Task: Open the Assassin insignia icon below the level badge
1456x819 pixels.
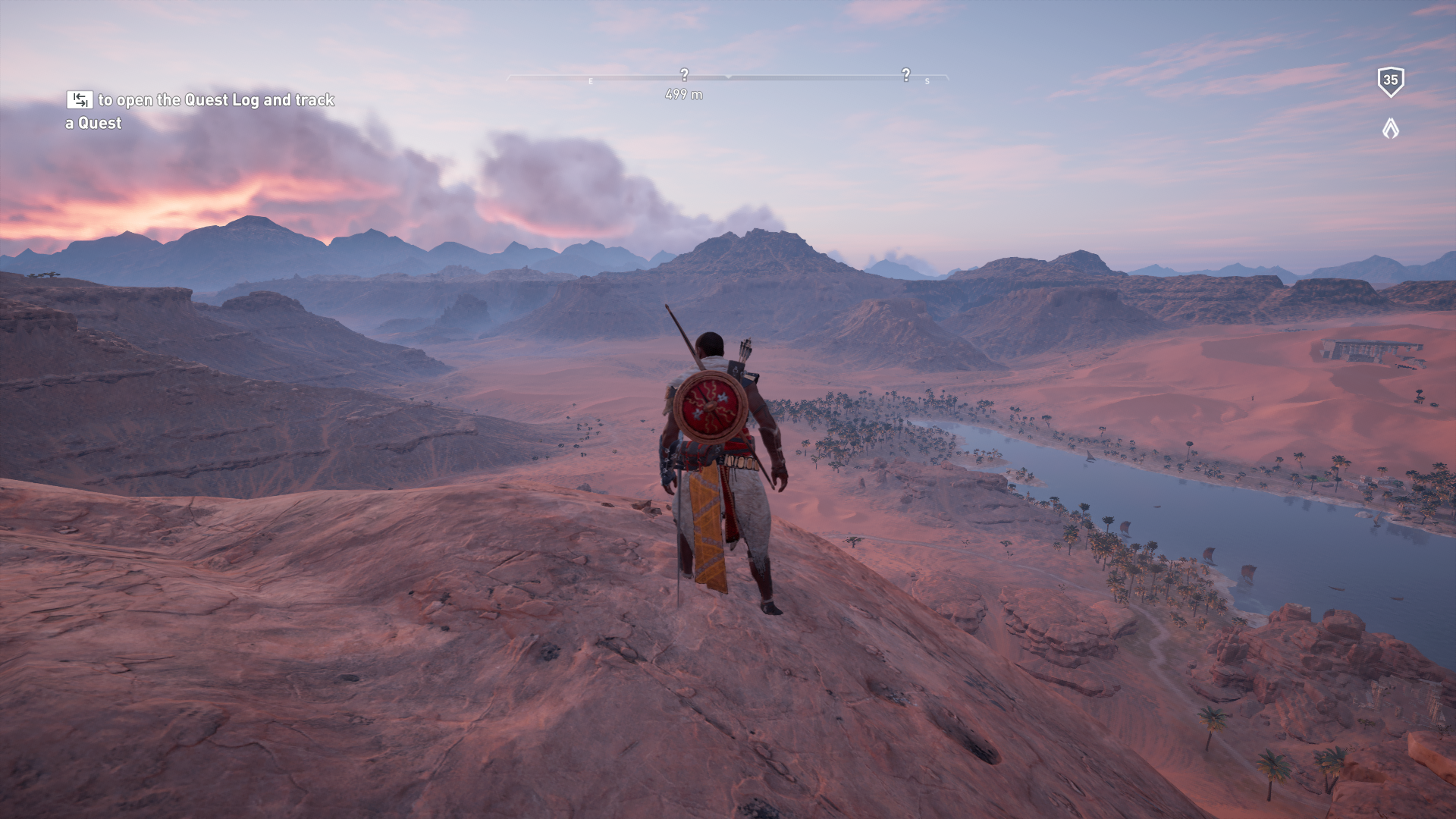Action: 1390,128
